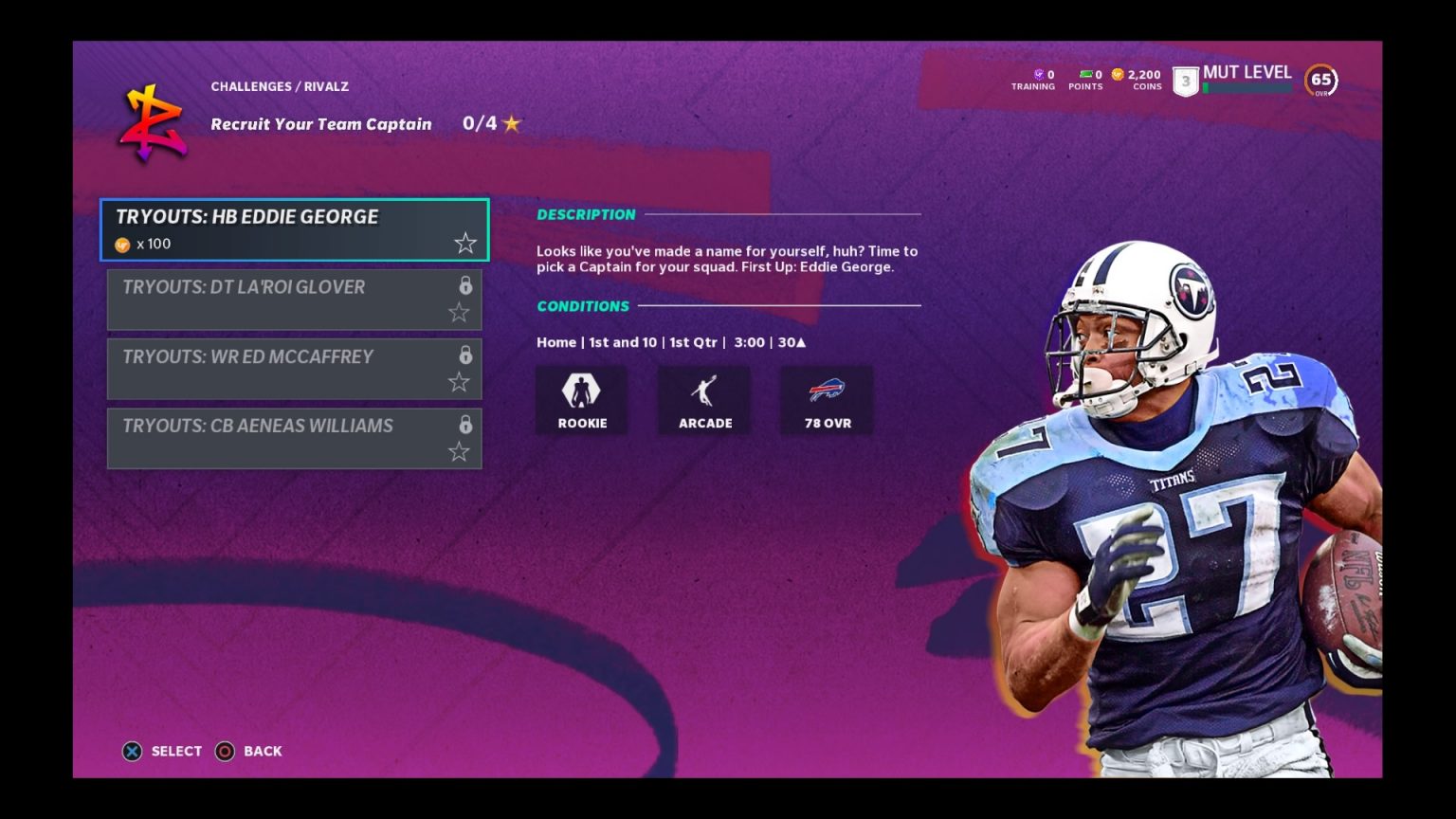Click the coin icon next to x100 reward

(x=120, y=244)
